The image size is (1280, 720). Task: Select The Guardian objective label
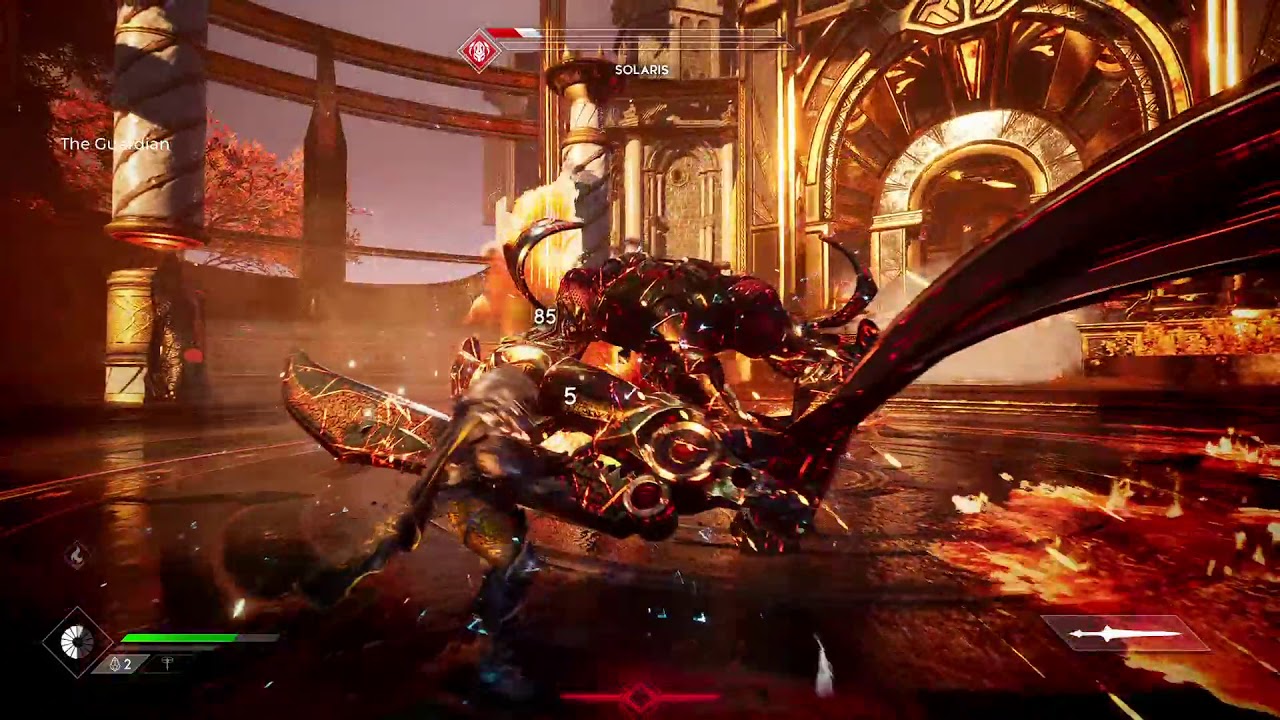pyautogui.click(x=116, y=144)
